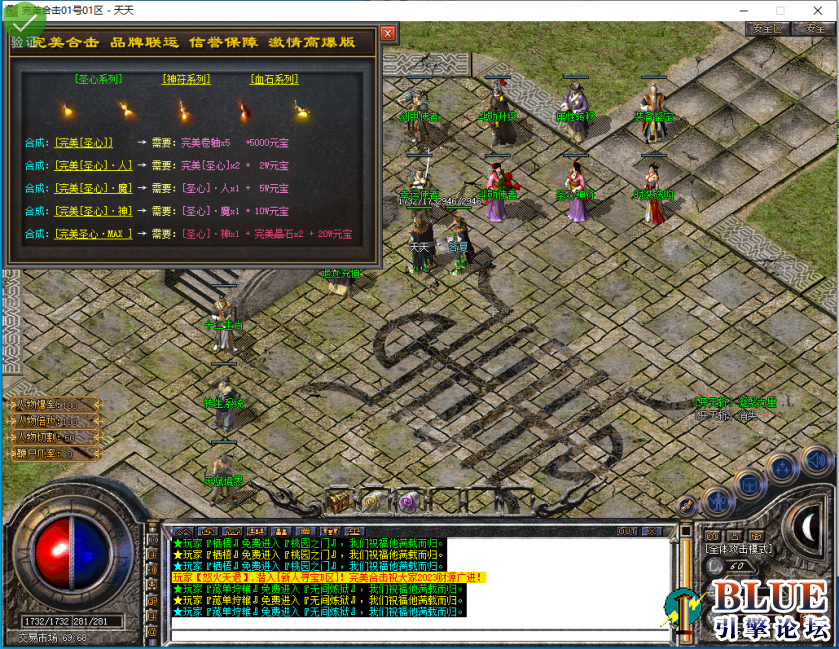Open the bag round button
Screen dimensions: 839x649
tap(750, 482)
